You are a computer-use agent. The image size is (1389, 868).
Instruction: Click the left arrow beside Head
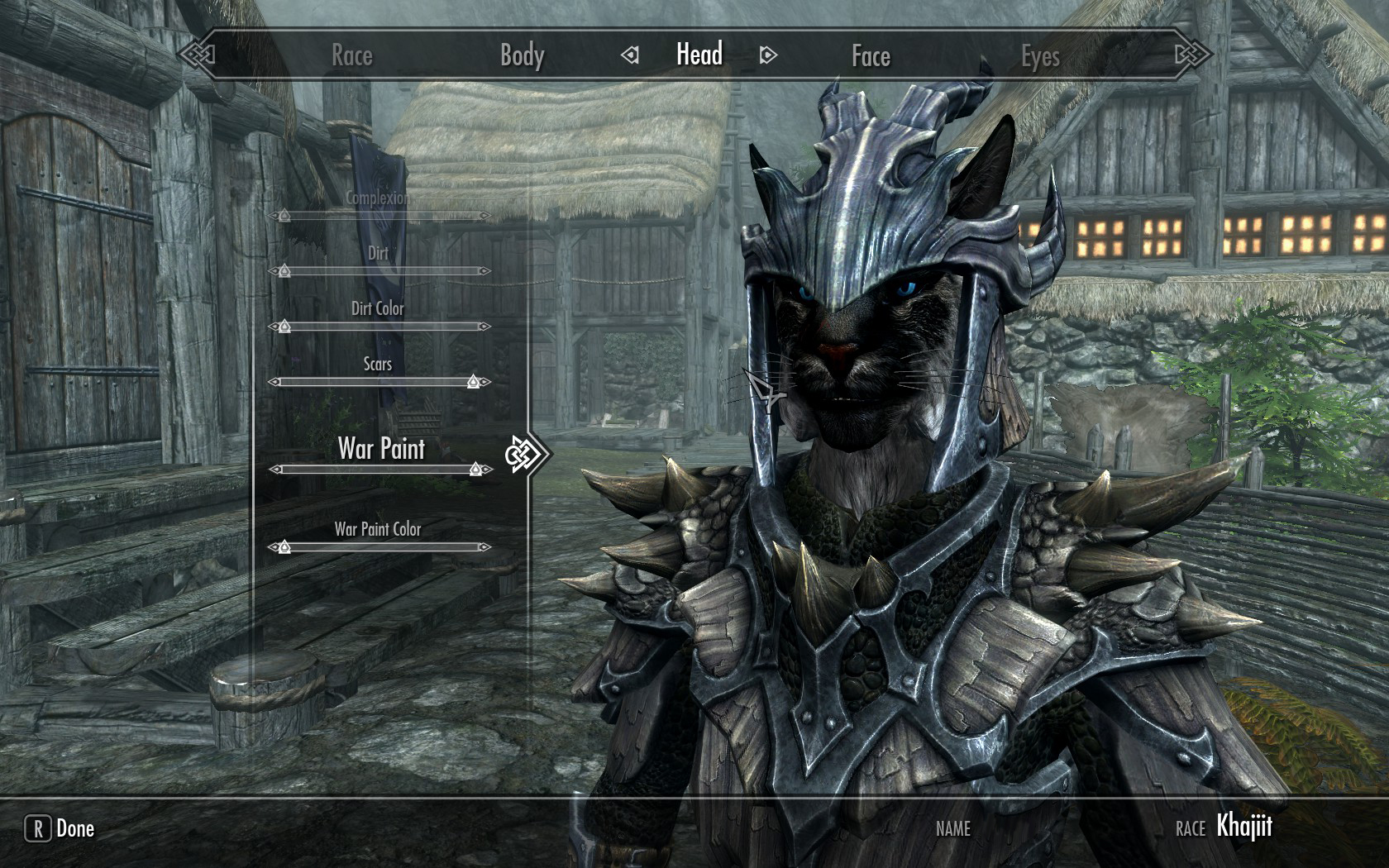(x=630, y=55)
